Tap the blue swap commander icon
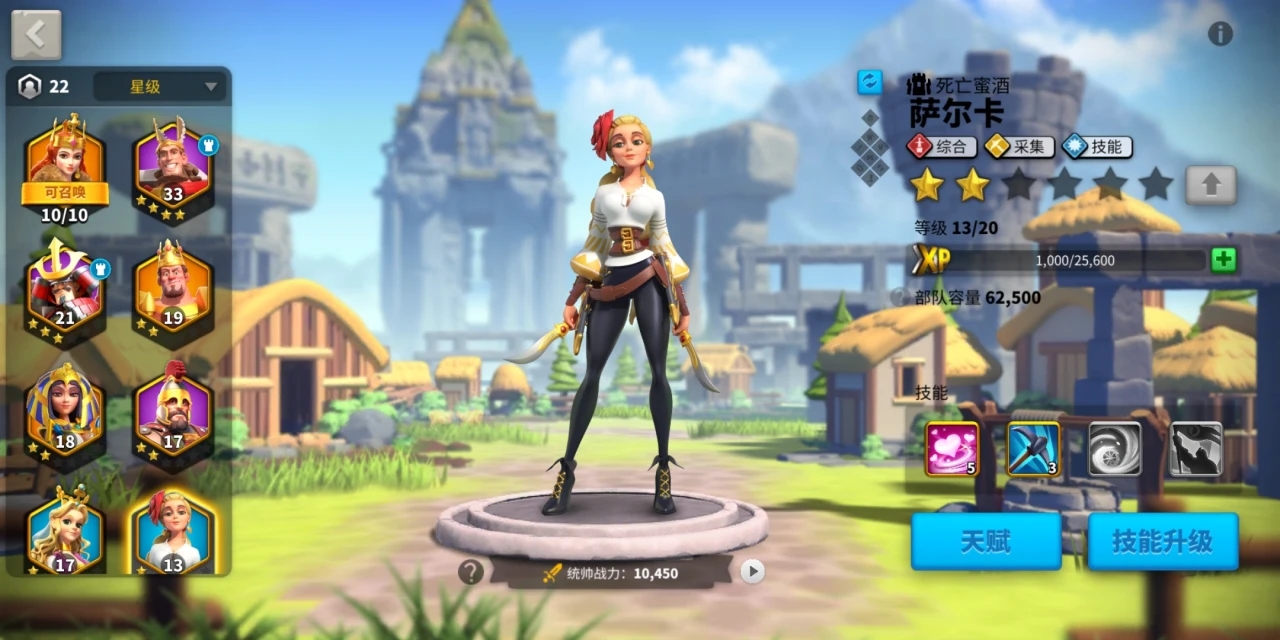This screenshot has width=1280, height=640. [870, 83]
